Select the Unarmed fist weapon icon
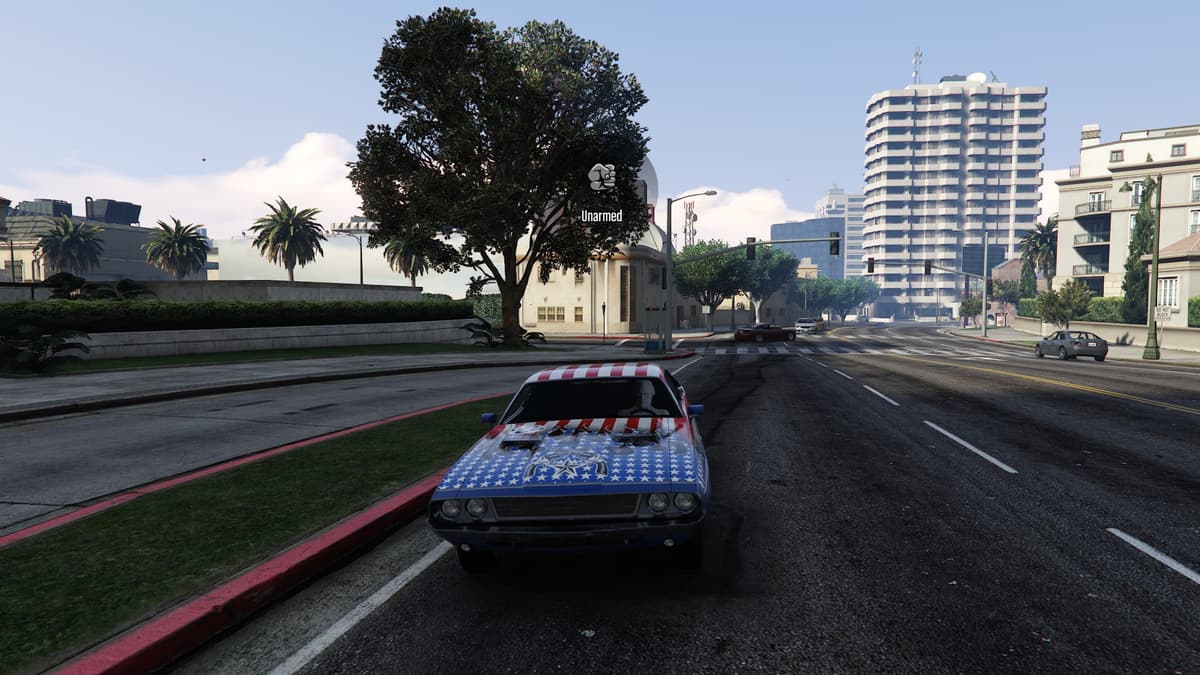This screenshot has width=1200, height=675. point(601,177)
